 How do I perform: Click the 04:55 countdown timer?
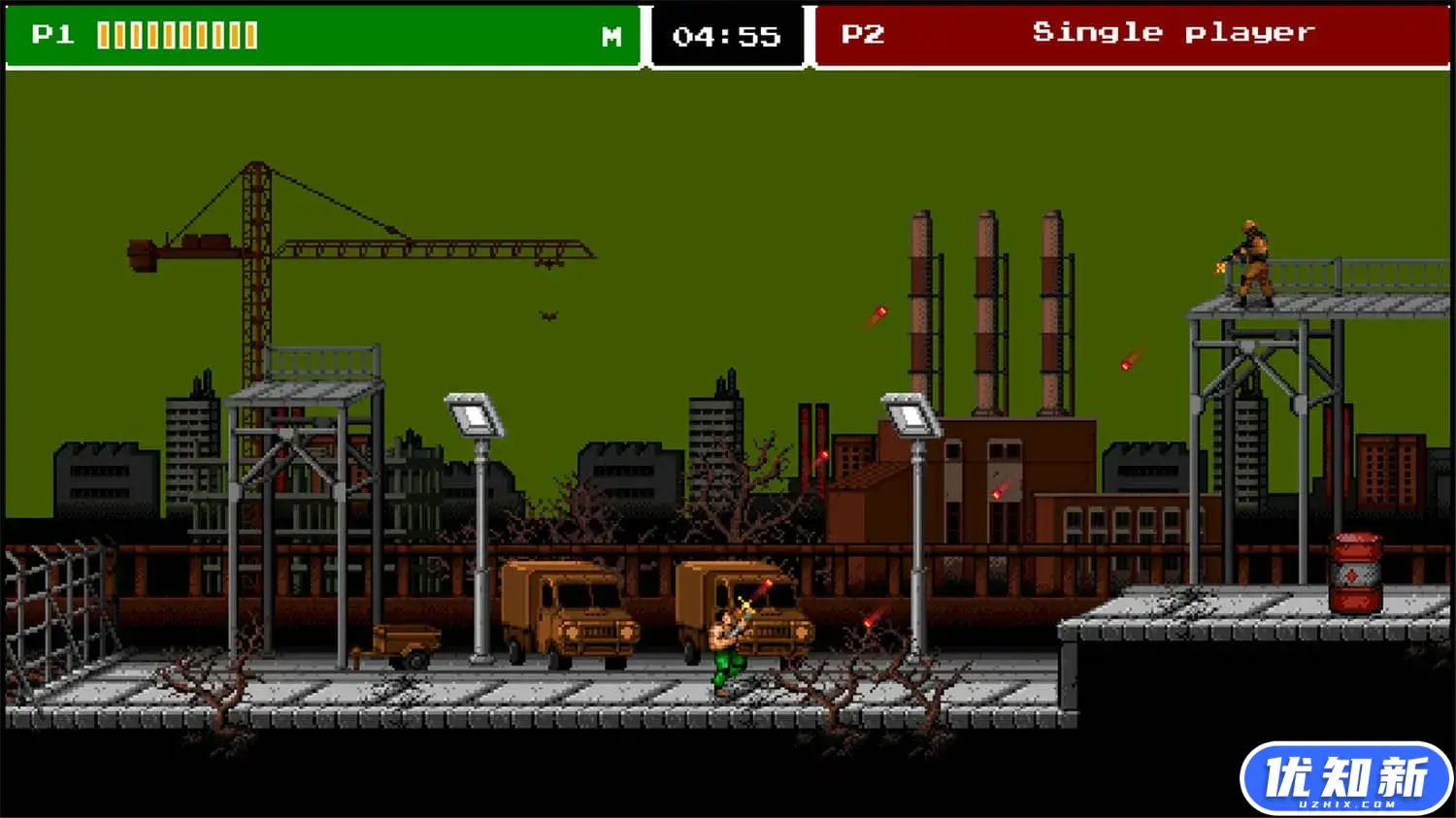(726, 37)
